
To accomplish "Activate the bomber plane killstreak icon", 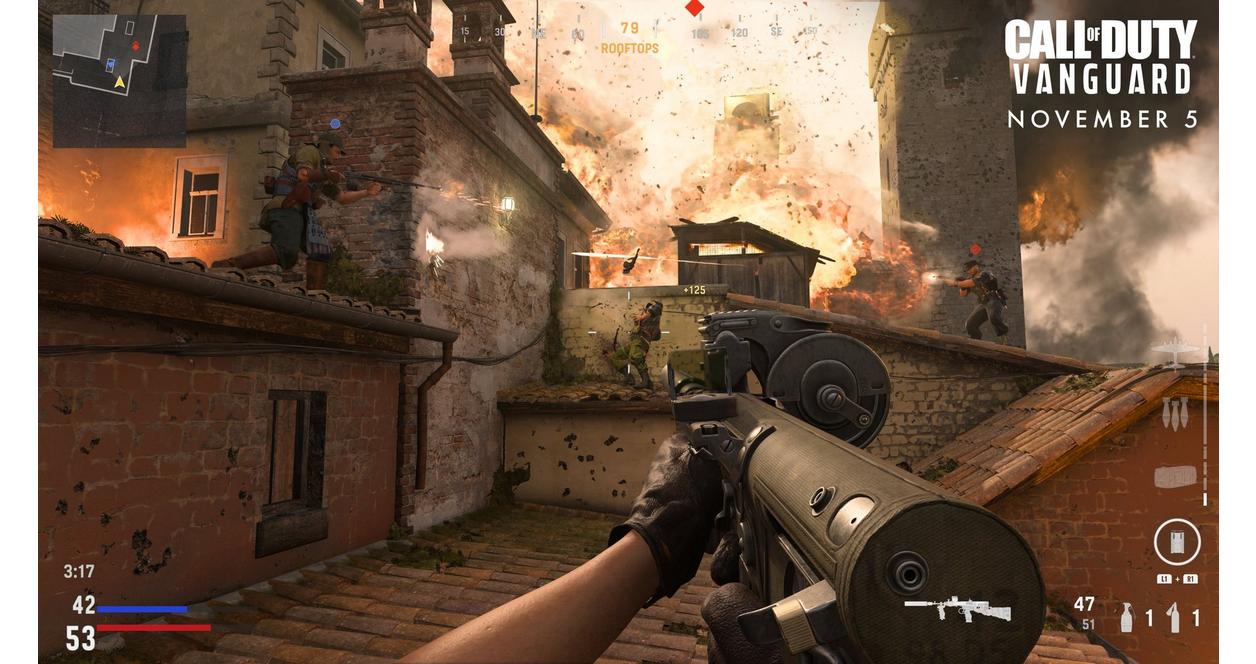I will pyautogui.click(x=1174, y=351).
